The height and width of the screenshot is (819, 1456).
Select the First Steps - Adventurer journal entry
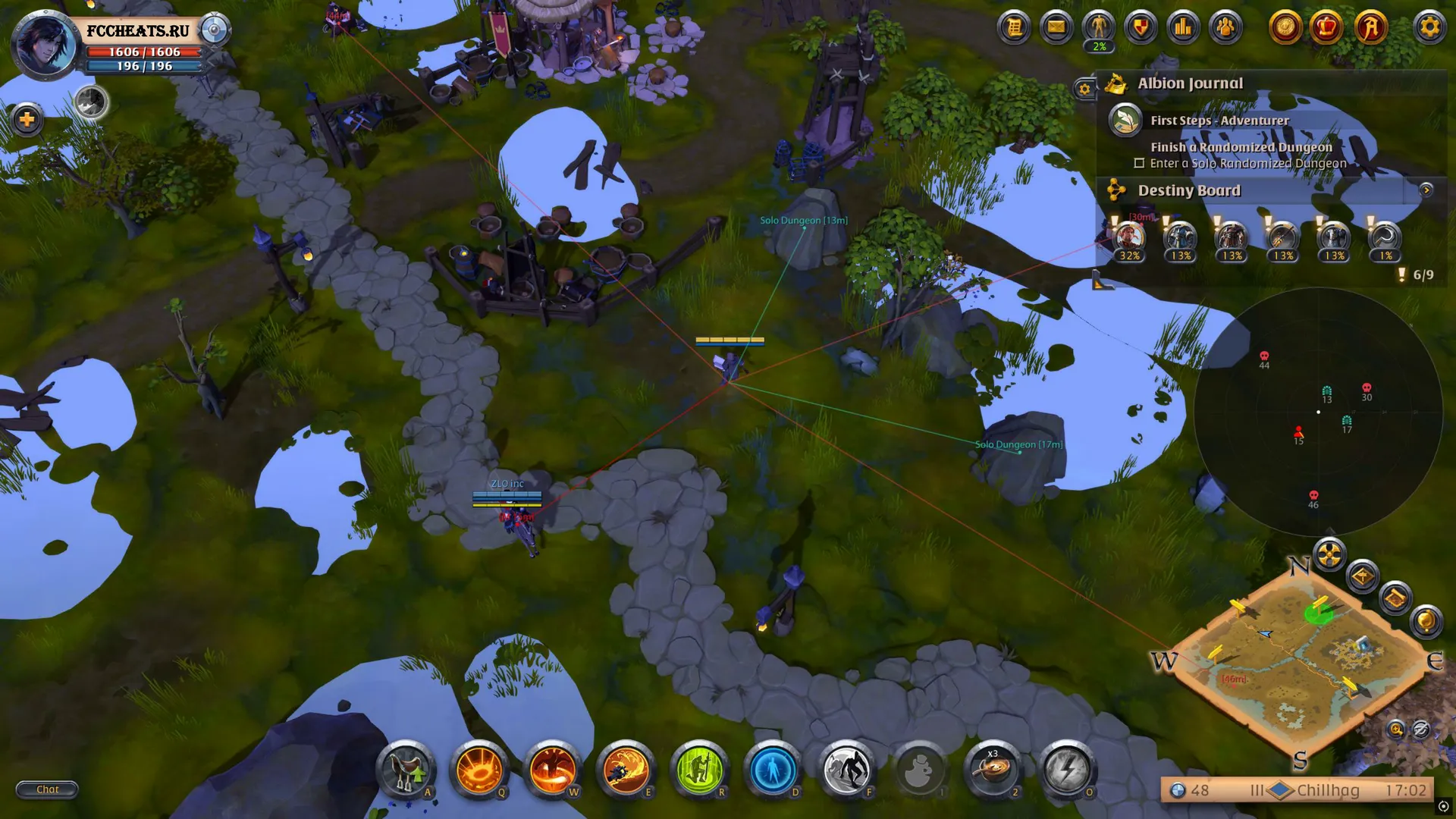(1219, 121)
